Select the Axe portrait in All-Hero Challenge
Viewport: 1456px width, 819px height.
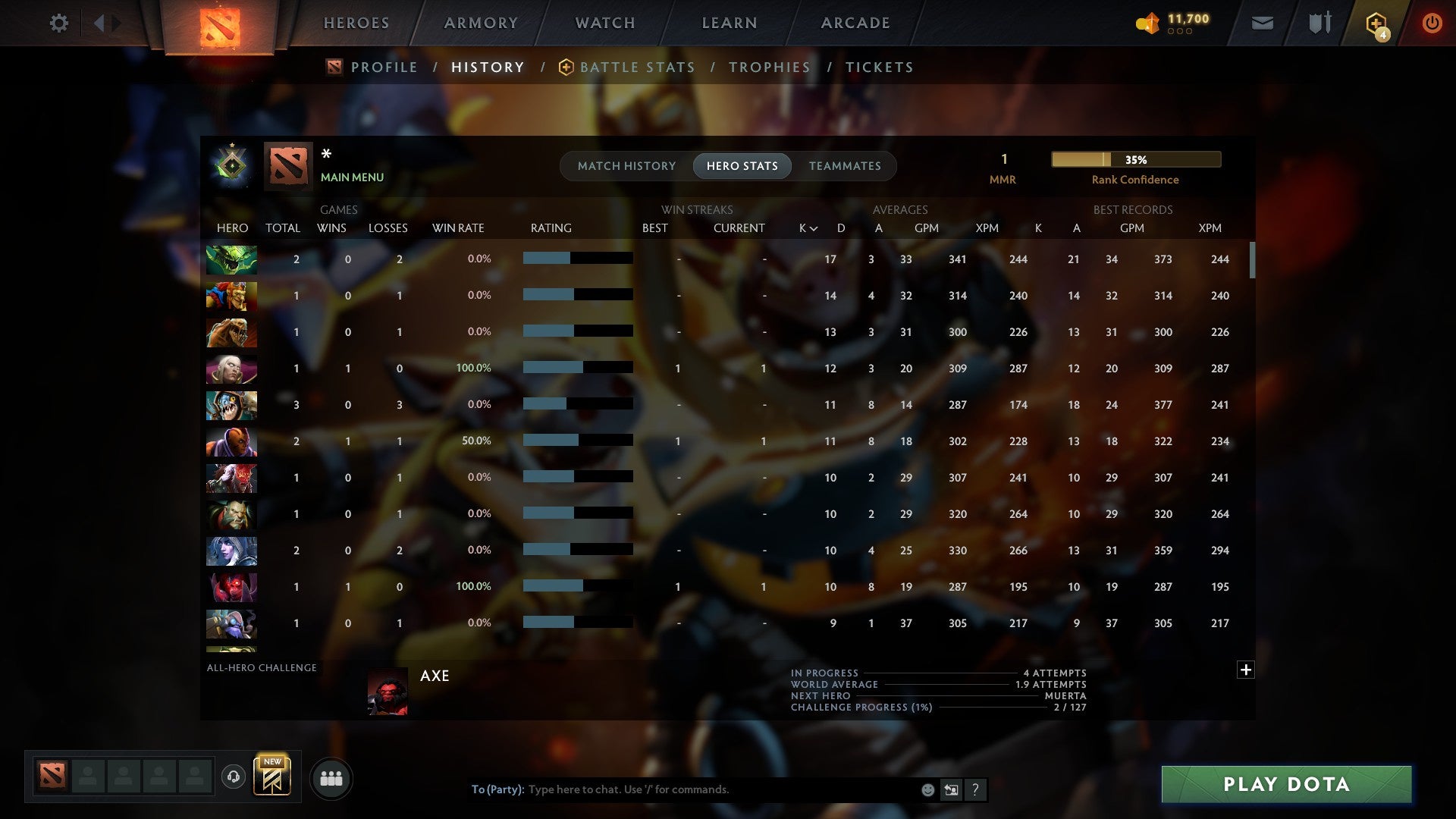point(388,691)
